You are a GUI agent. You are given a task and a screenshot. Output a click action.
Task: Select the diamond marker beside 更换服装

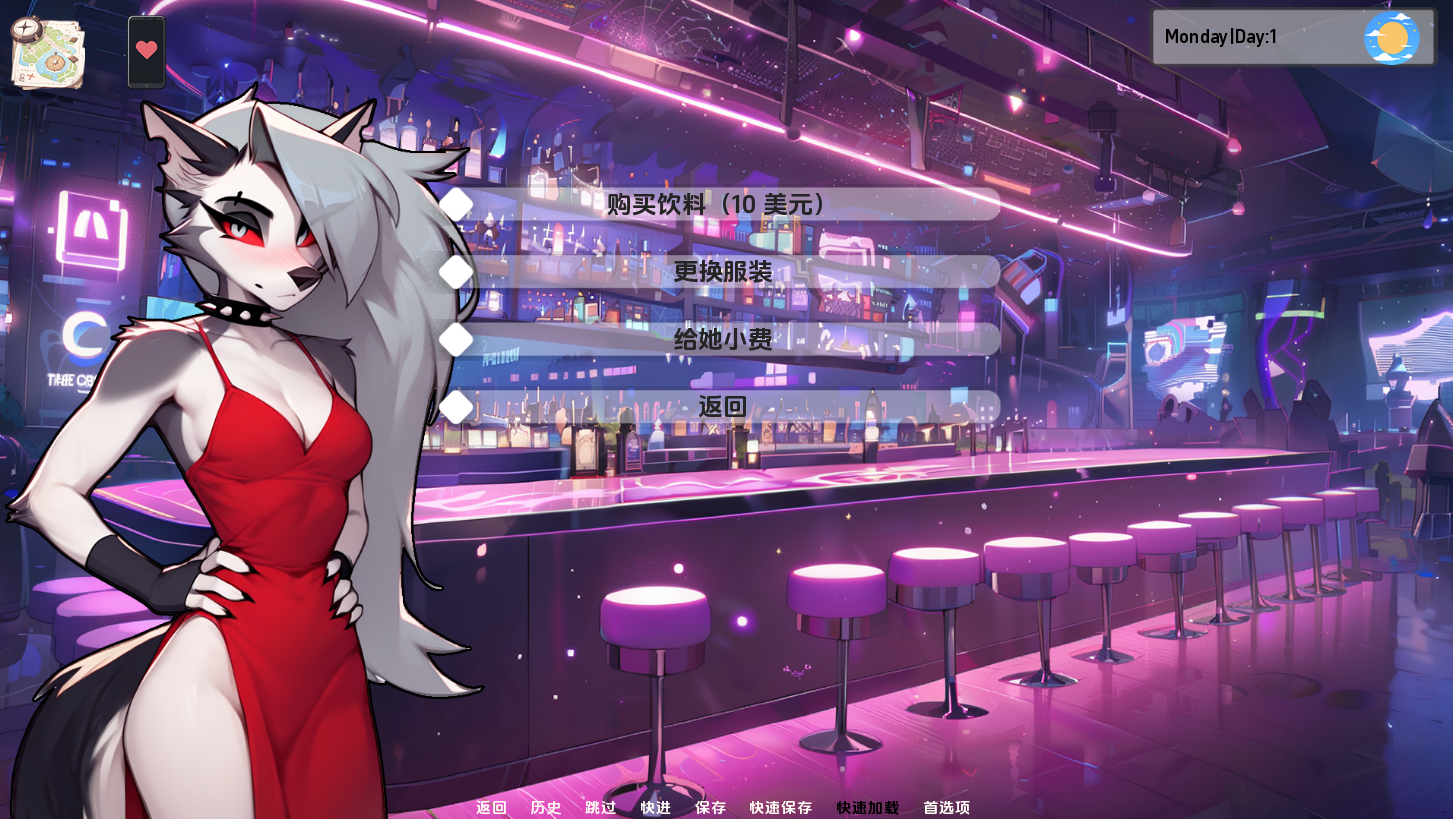457,270
